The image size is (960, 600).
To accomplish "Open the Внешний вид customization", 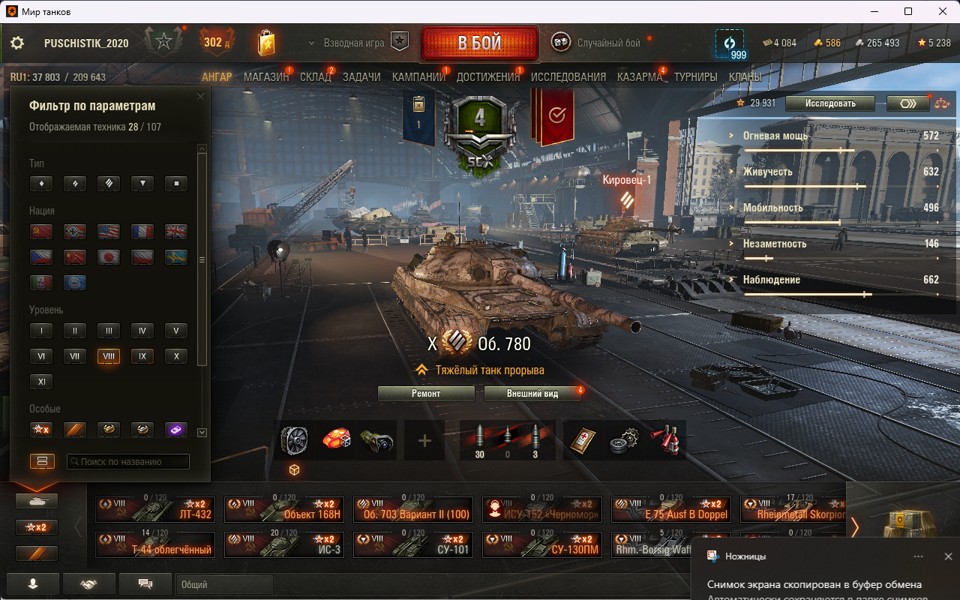I will 534,393.
